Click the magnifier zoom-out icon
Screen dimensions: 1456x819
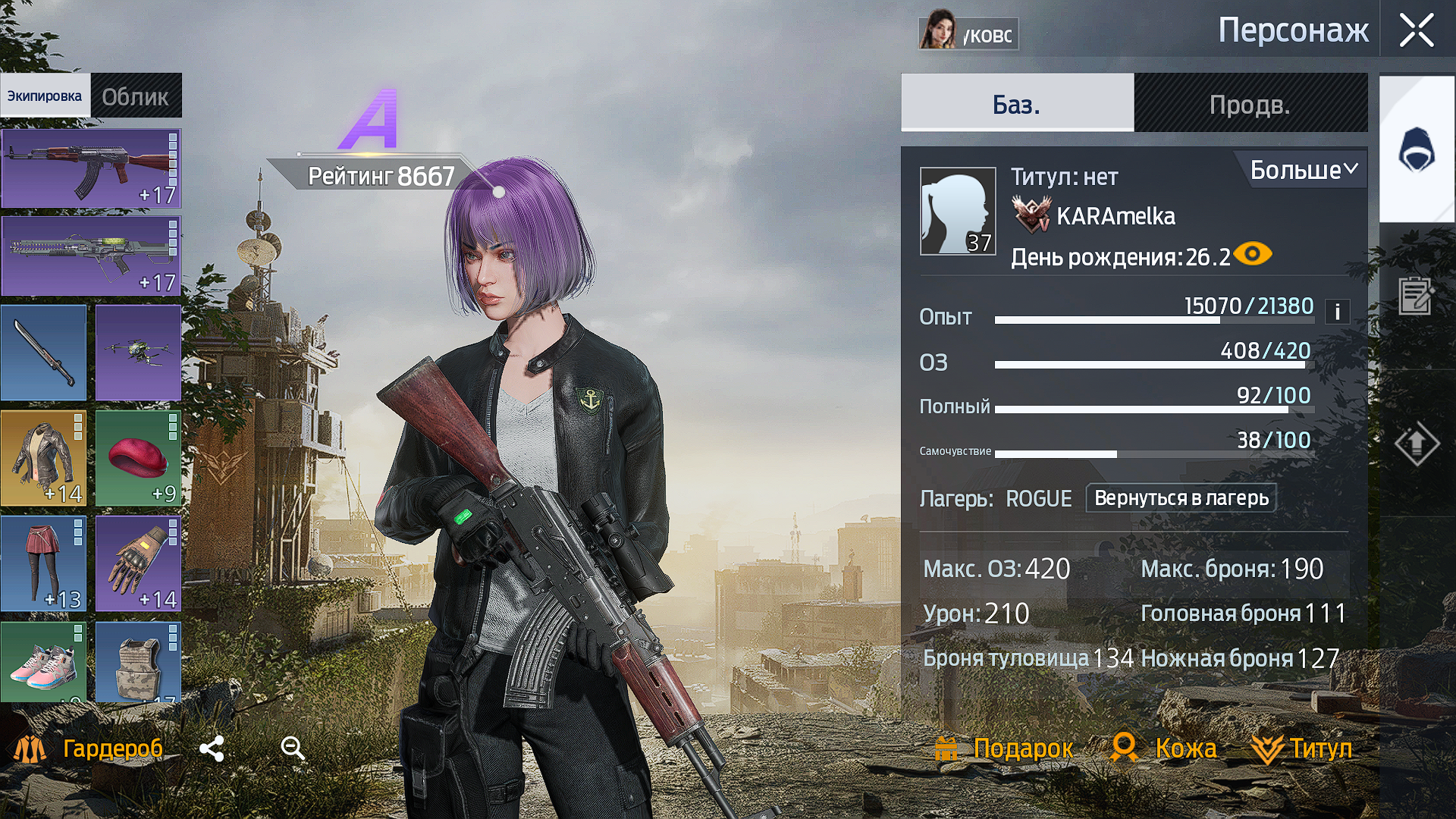[293, 748]
